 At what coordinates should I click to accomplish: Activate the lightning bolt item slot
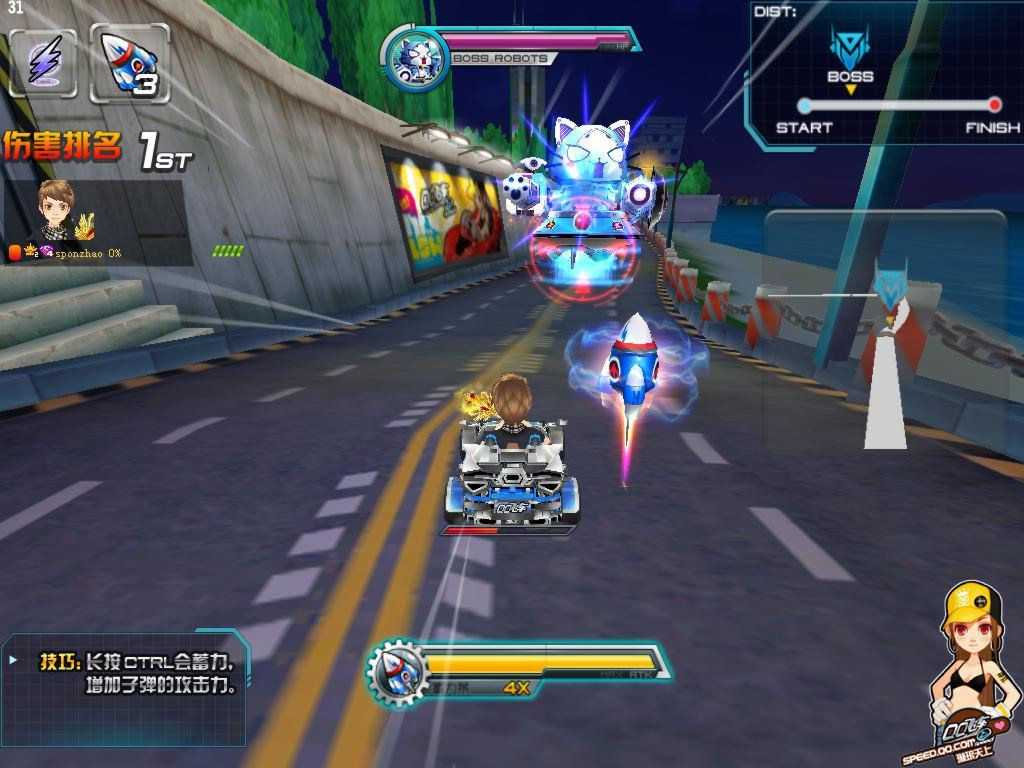pos(43,63)
